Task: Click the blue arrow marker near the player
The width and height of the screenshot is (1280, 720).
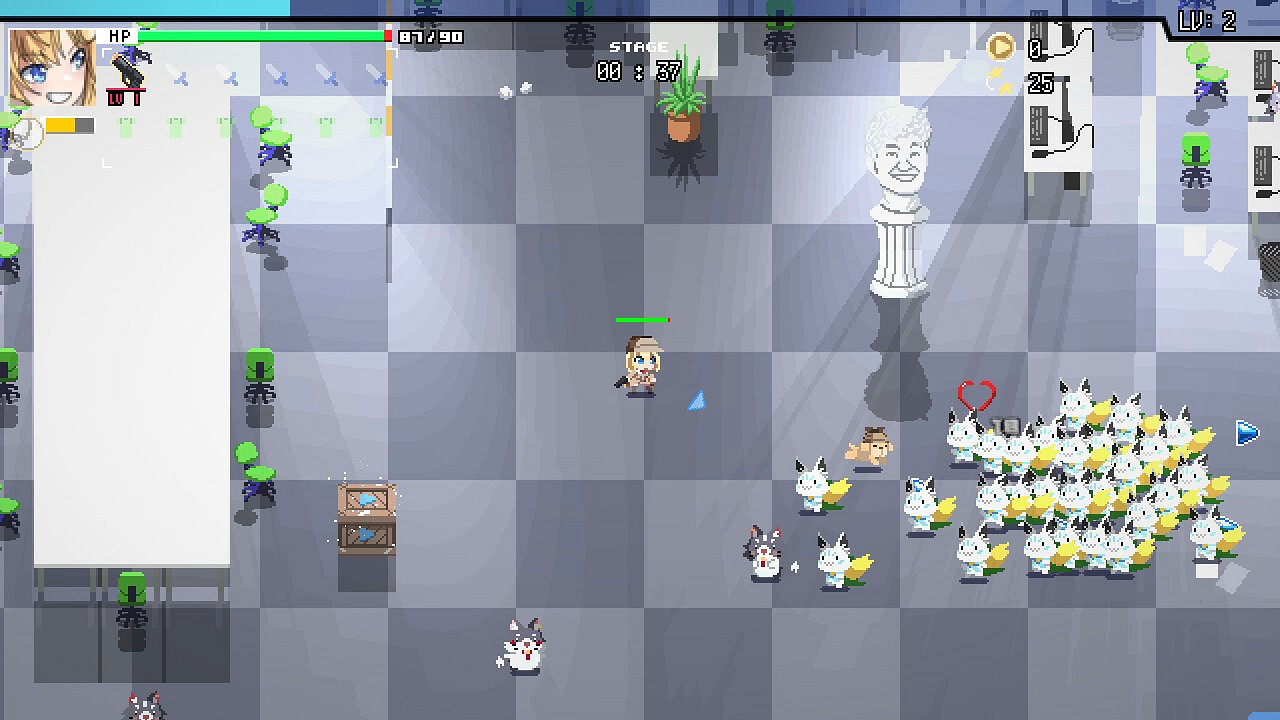Action: (698, 399)
